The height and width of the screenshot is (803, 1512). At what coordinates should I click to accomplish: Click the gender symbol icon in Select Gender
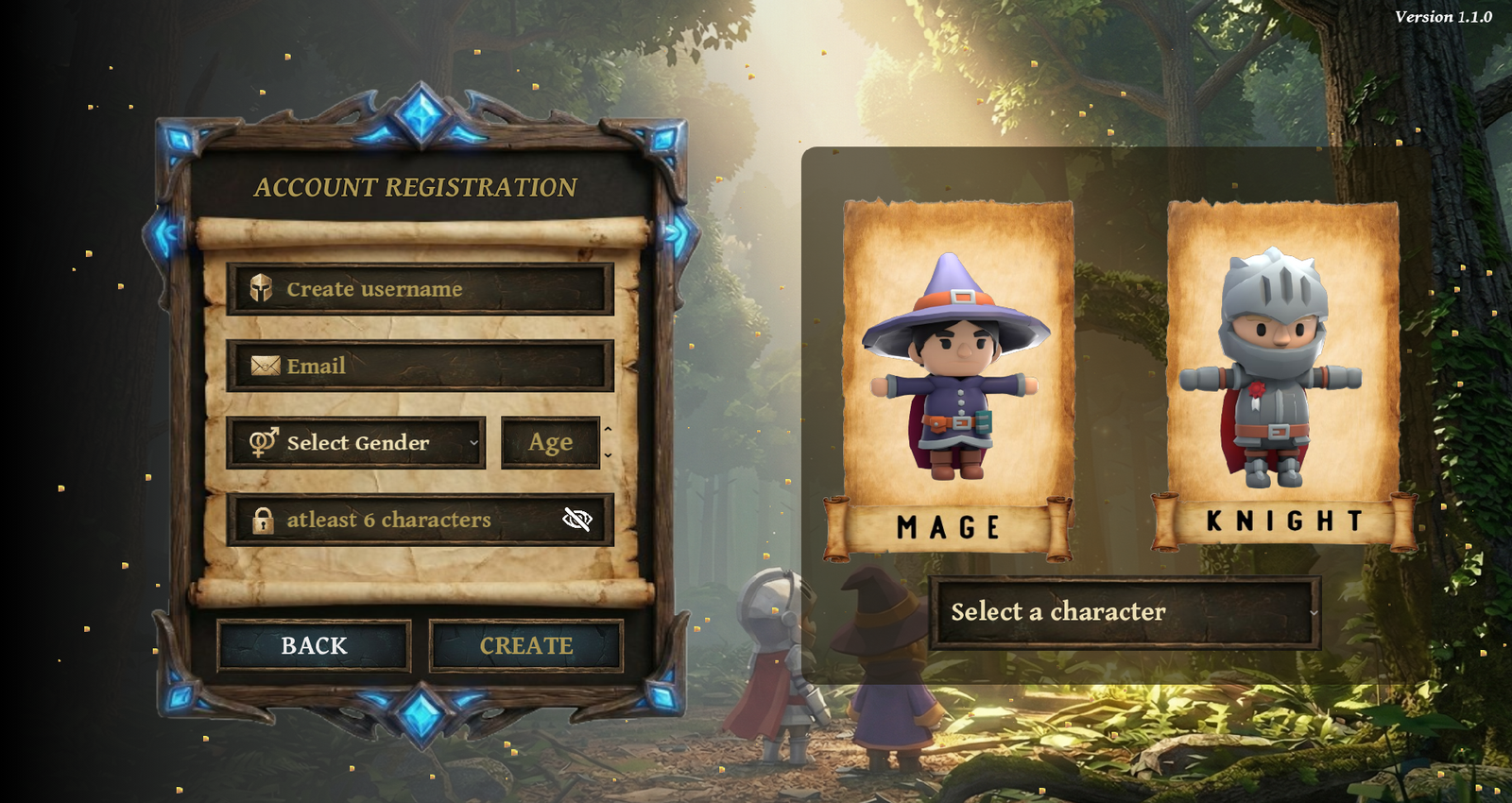(x=262, y=441)
